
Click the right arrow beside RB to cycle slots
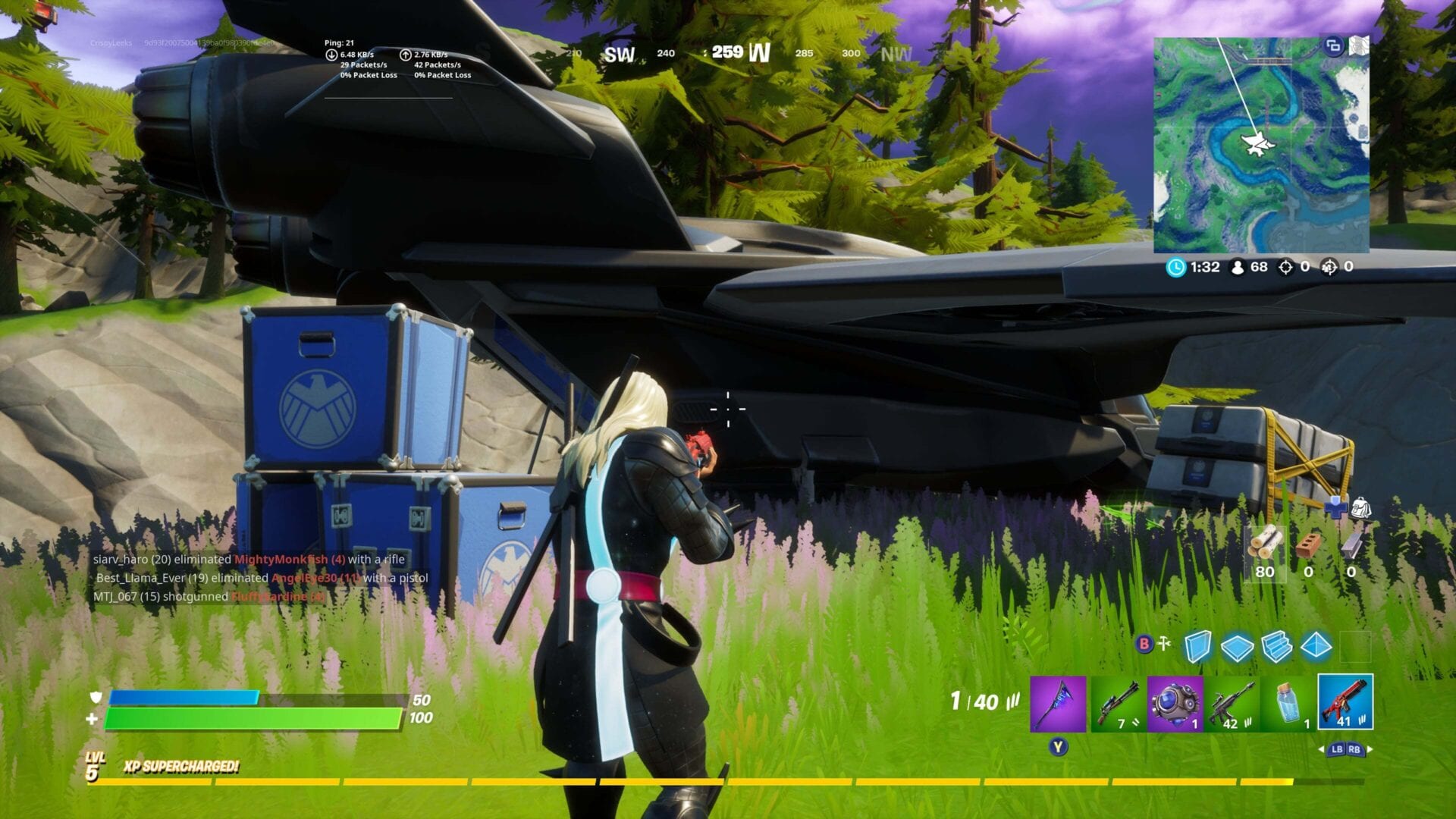(x=1370, y=749)
